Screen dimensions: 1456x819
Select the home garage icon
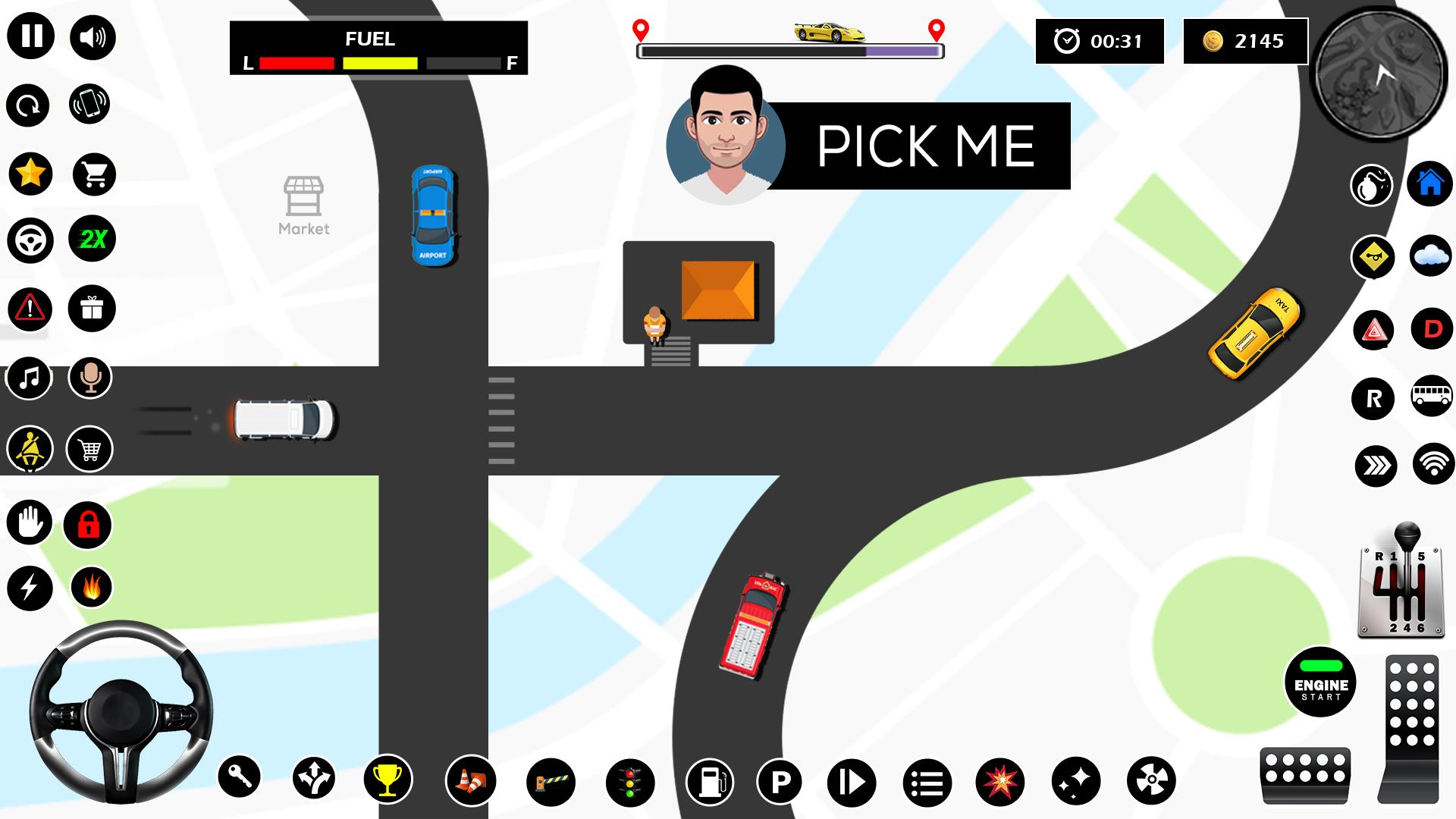(x=1430, y=184)
